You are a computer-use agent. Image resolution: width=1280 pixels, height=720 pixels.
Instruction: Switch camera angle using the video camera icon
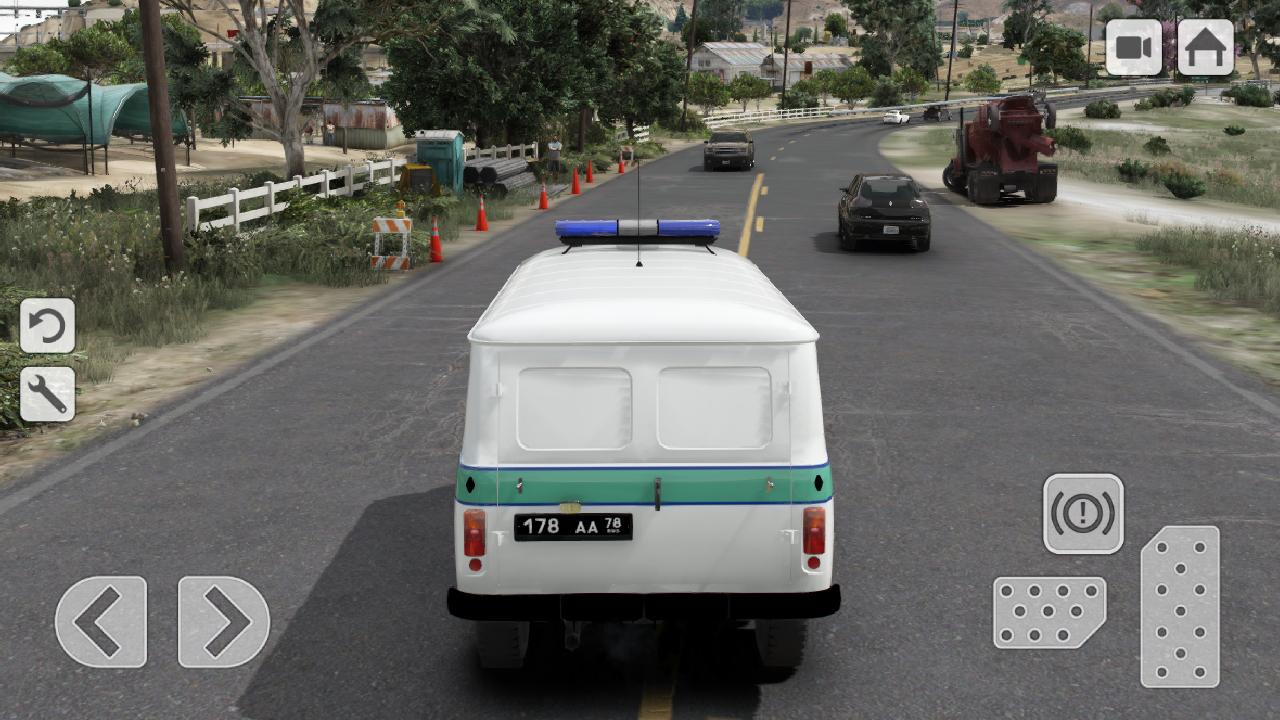point(1135,46)
